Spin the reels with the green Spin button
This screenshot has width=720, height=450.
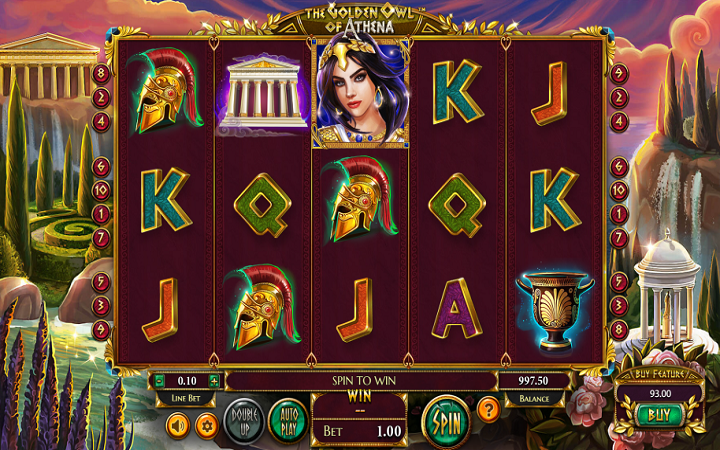[445, 419]
